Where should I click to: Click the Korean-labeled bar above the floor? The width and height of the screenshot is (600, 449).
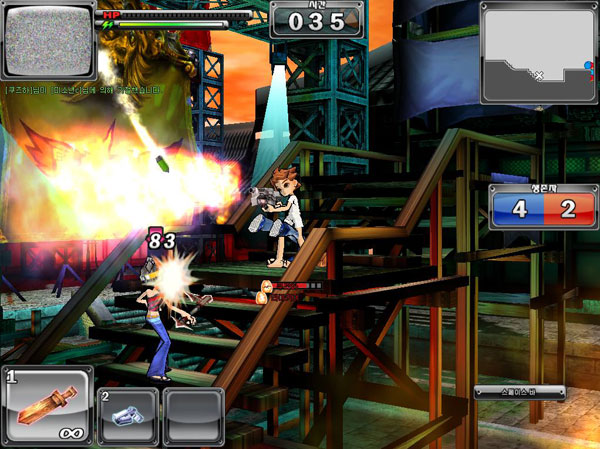tap(519, 392)
